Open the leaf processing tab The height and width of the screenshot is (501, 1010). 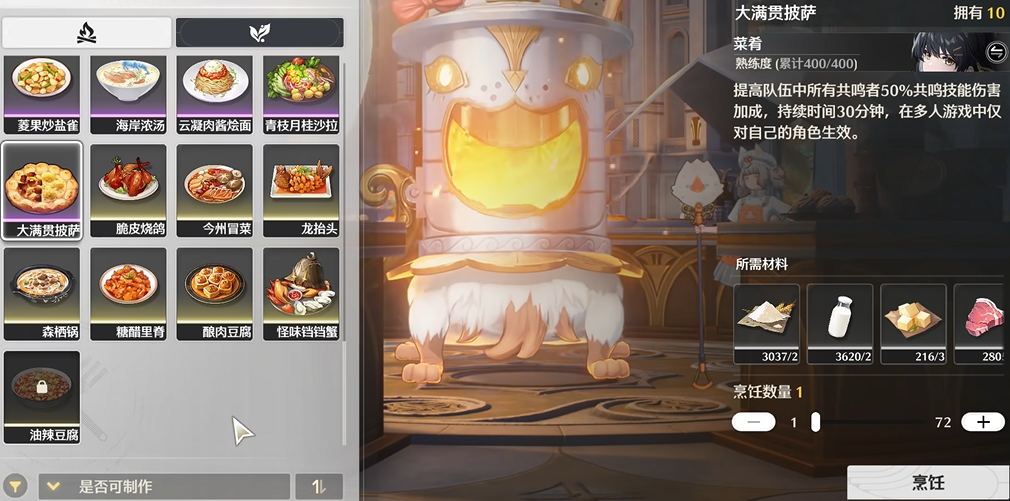coord(259,33)
